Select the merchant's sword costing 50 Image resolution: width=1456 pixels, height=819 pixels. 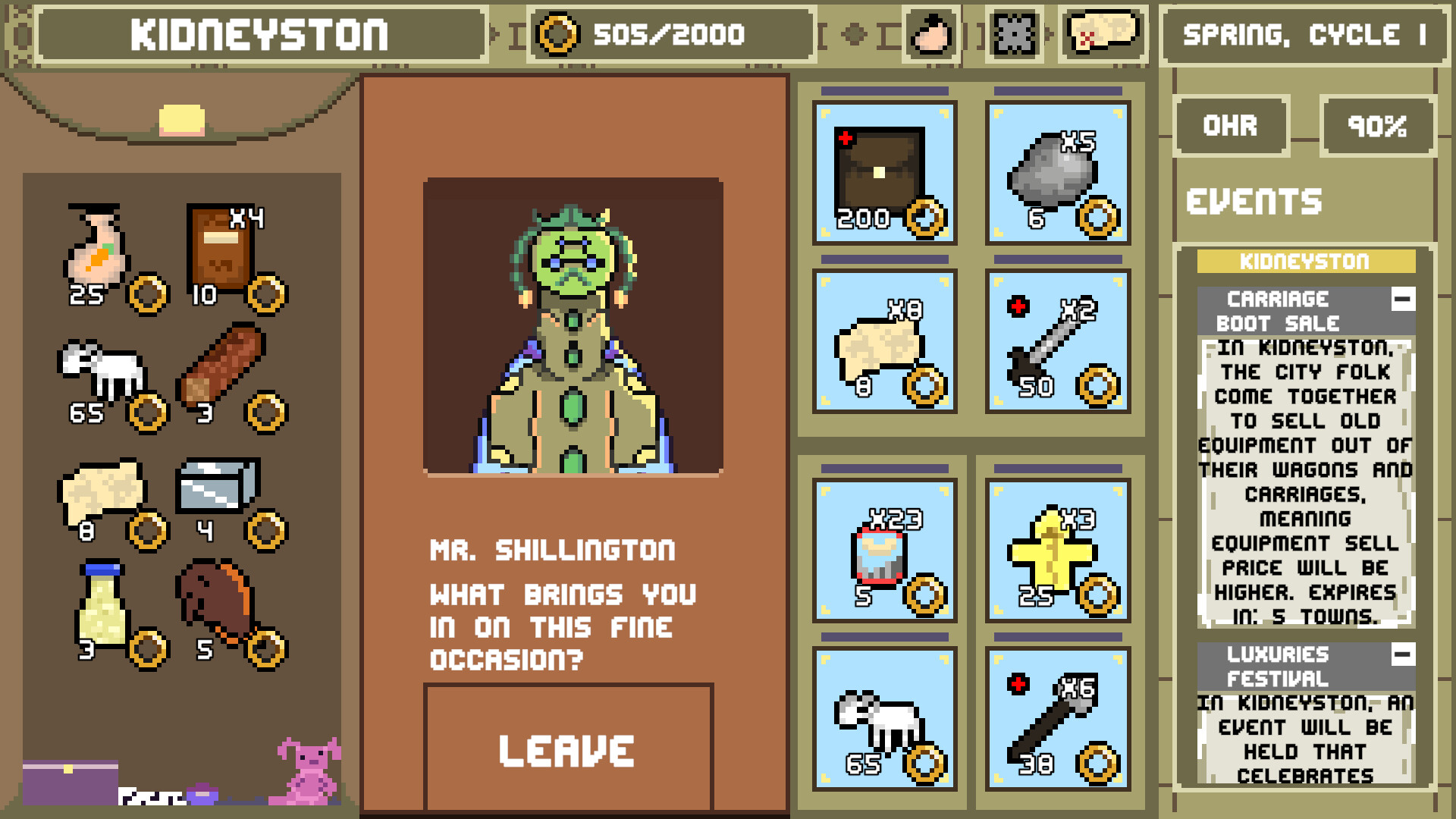click(1057, 342)
